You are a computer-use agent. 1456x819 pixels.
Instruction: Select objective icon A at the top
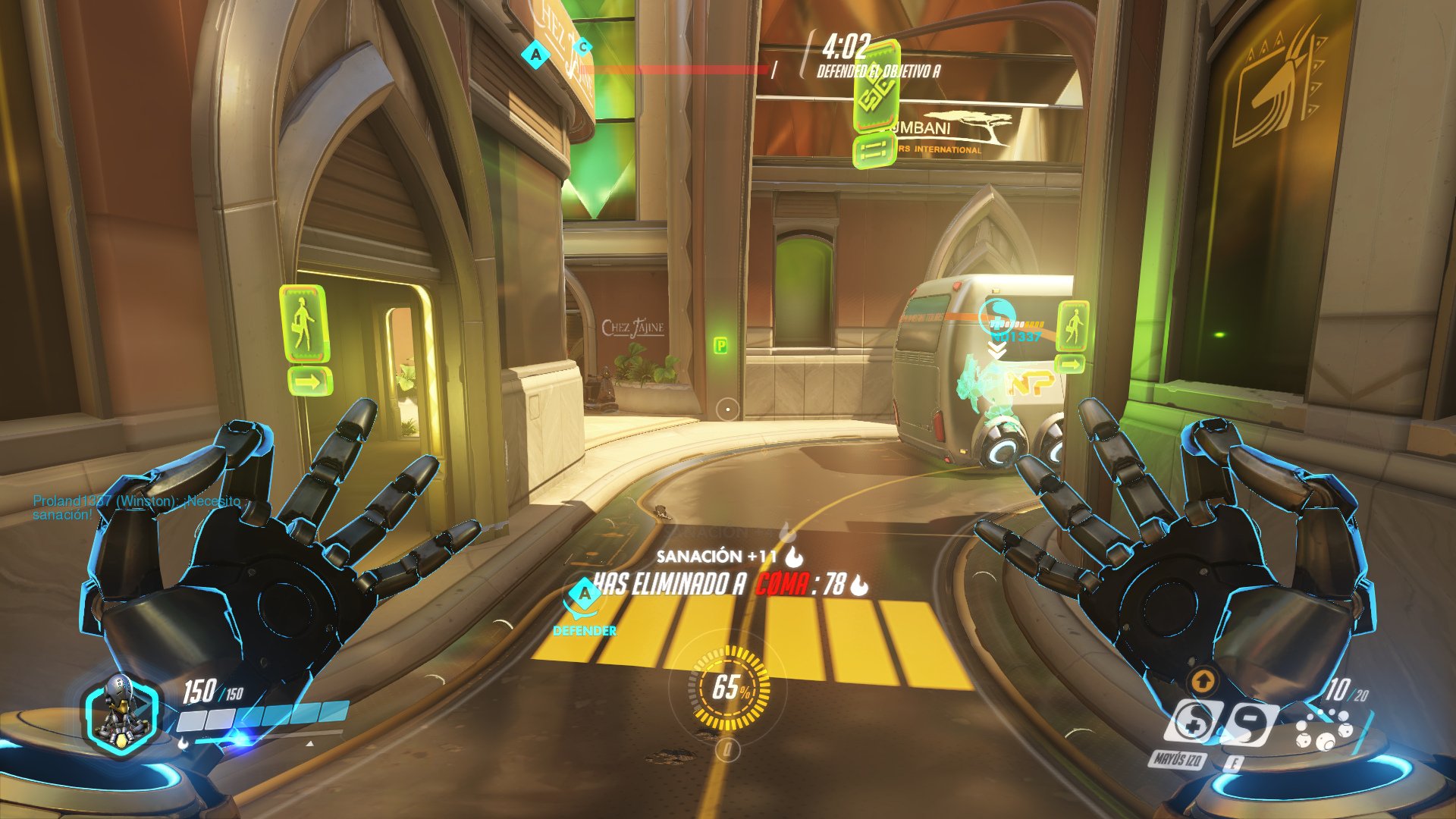(x=535, y=53)
